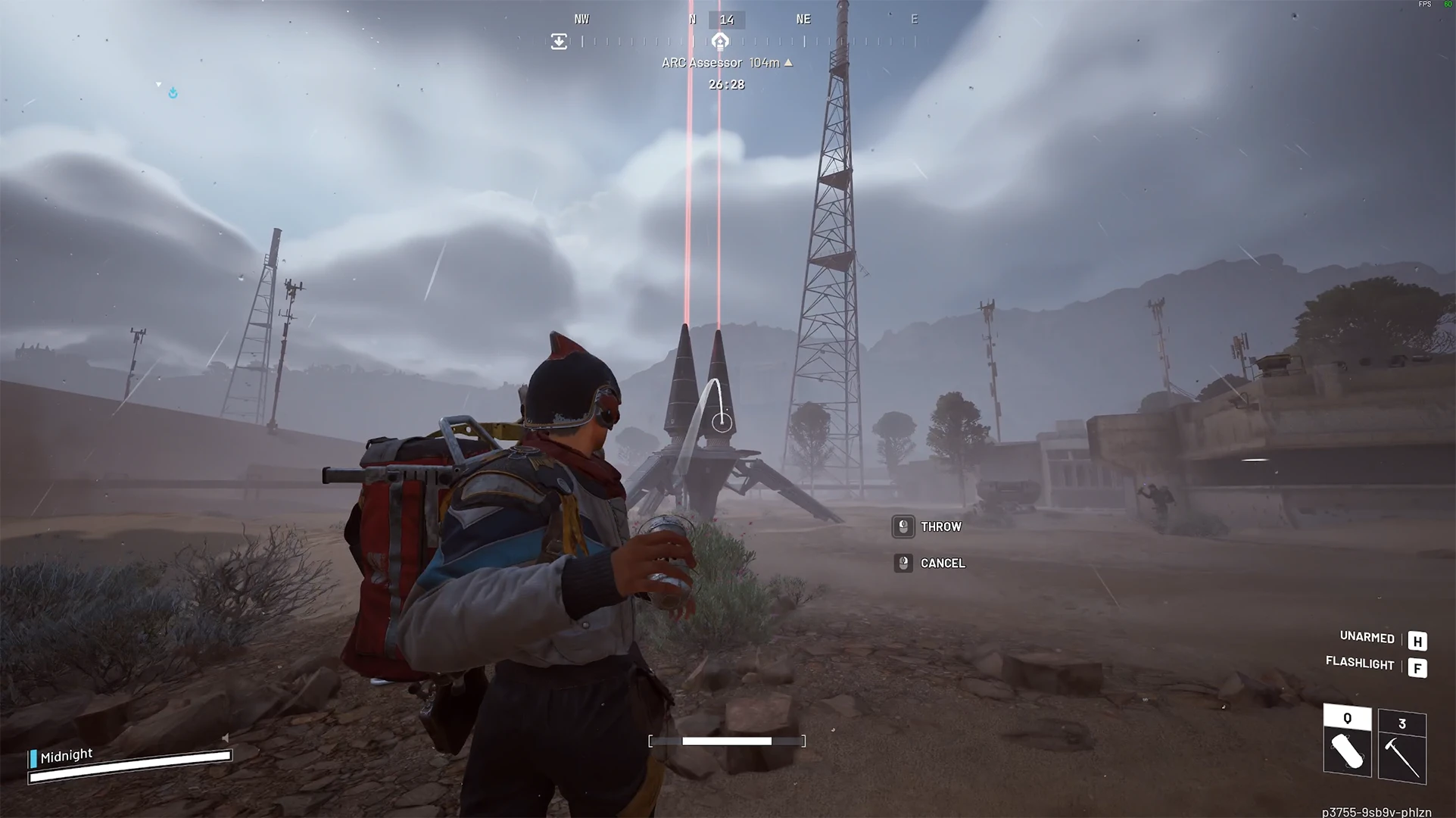This screenshot has height=818, width=1456.
Task: Toggle the flashlight prompt
Action: (x=1360, y=664)
